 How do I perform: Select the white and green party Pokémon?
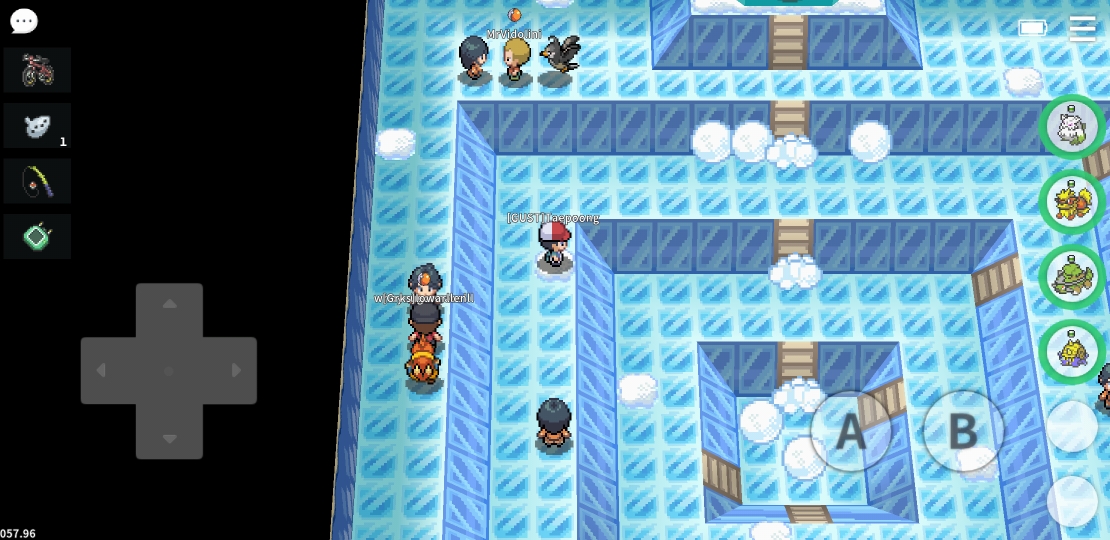point(1072,127)
